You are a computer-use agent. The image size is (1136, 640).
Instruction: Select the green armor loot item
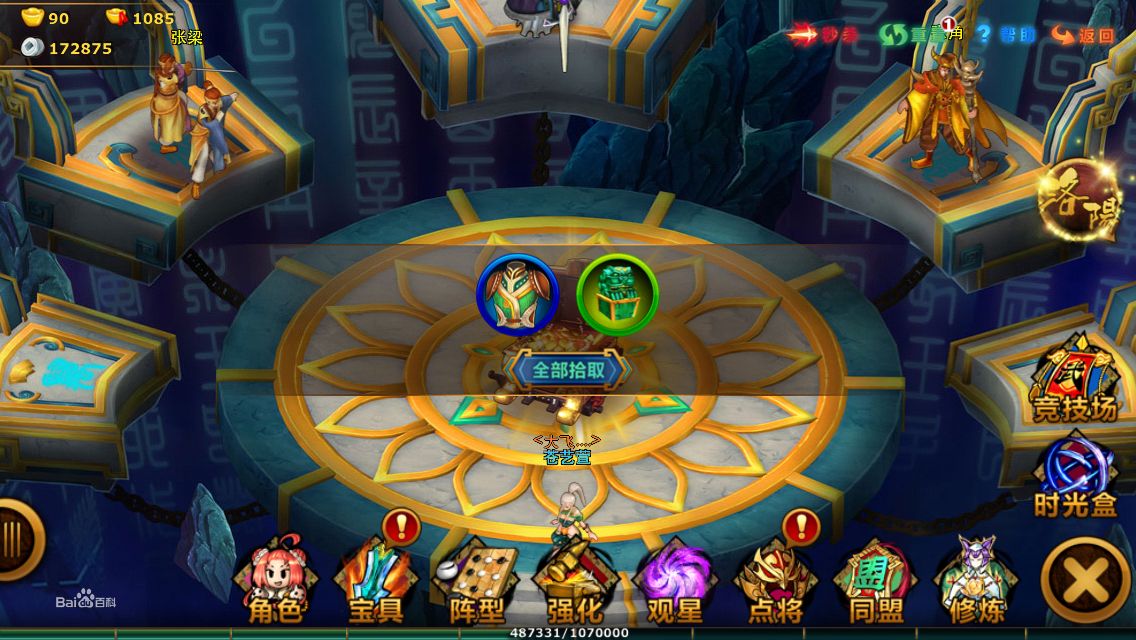coord(517,294)
